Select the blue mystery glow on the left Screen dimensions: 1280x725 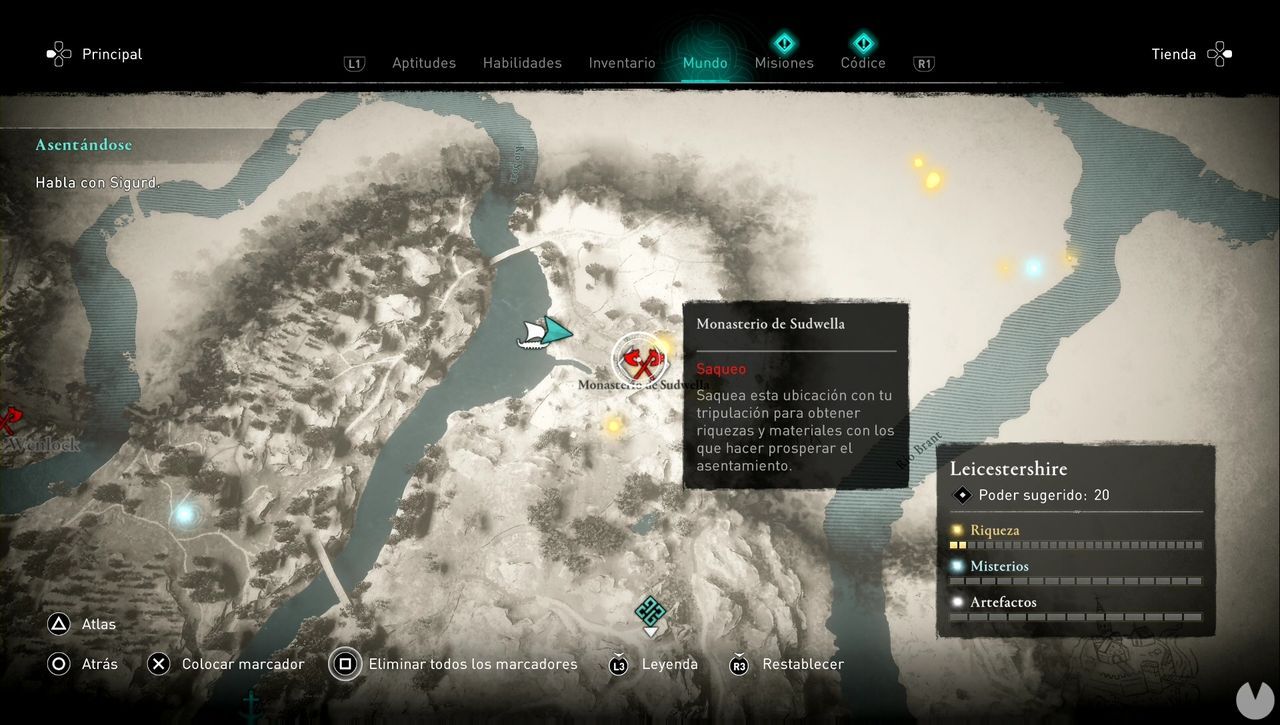[183, 515]
